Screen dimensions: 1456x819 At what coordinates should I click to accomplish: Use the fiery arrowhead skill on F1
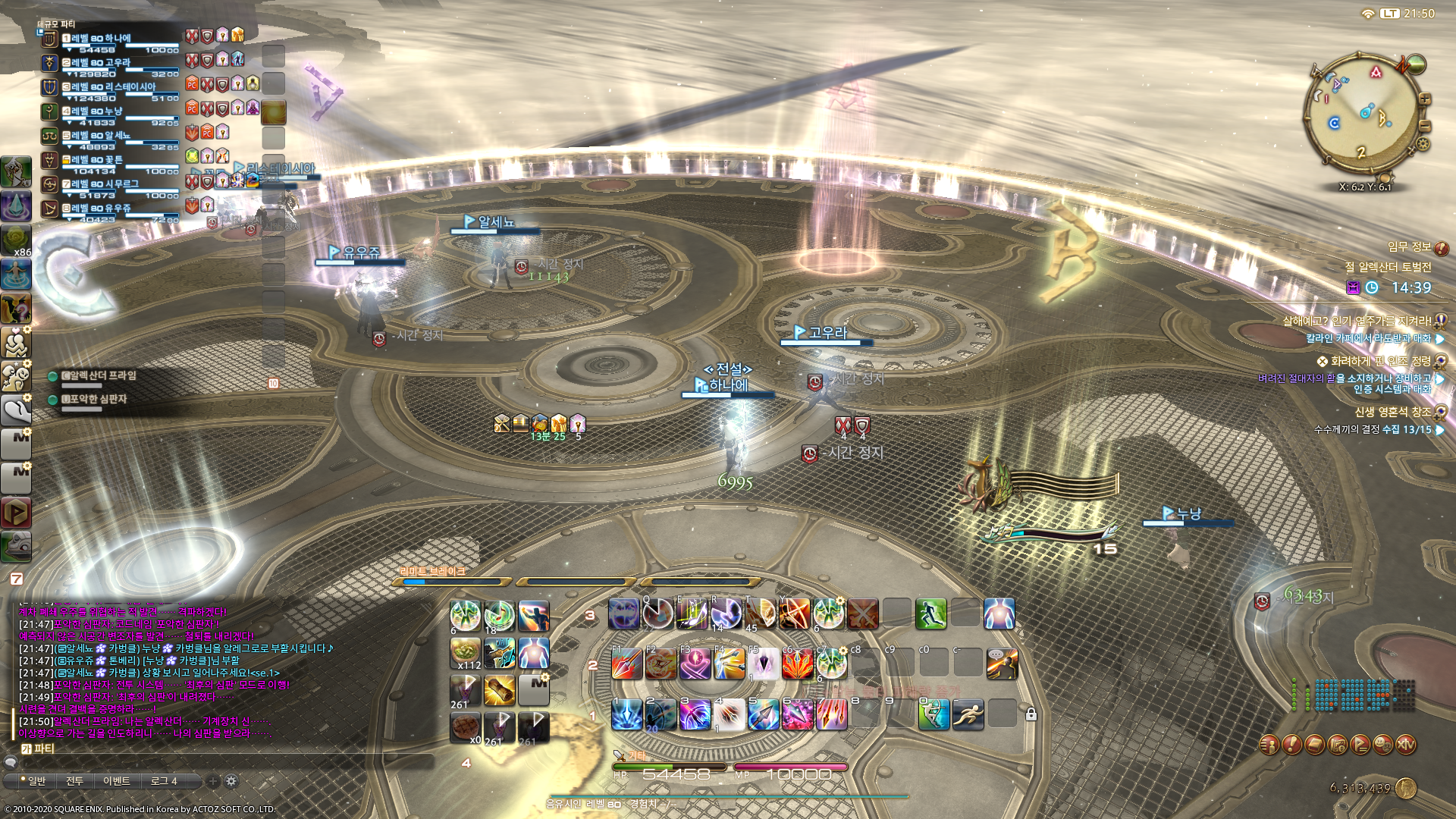pos(627,664)
